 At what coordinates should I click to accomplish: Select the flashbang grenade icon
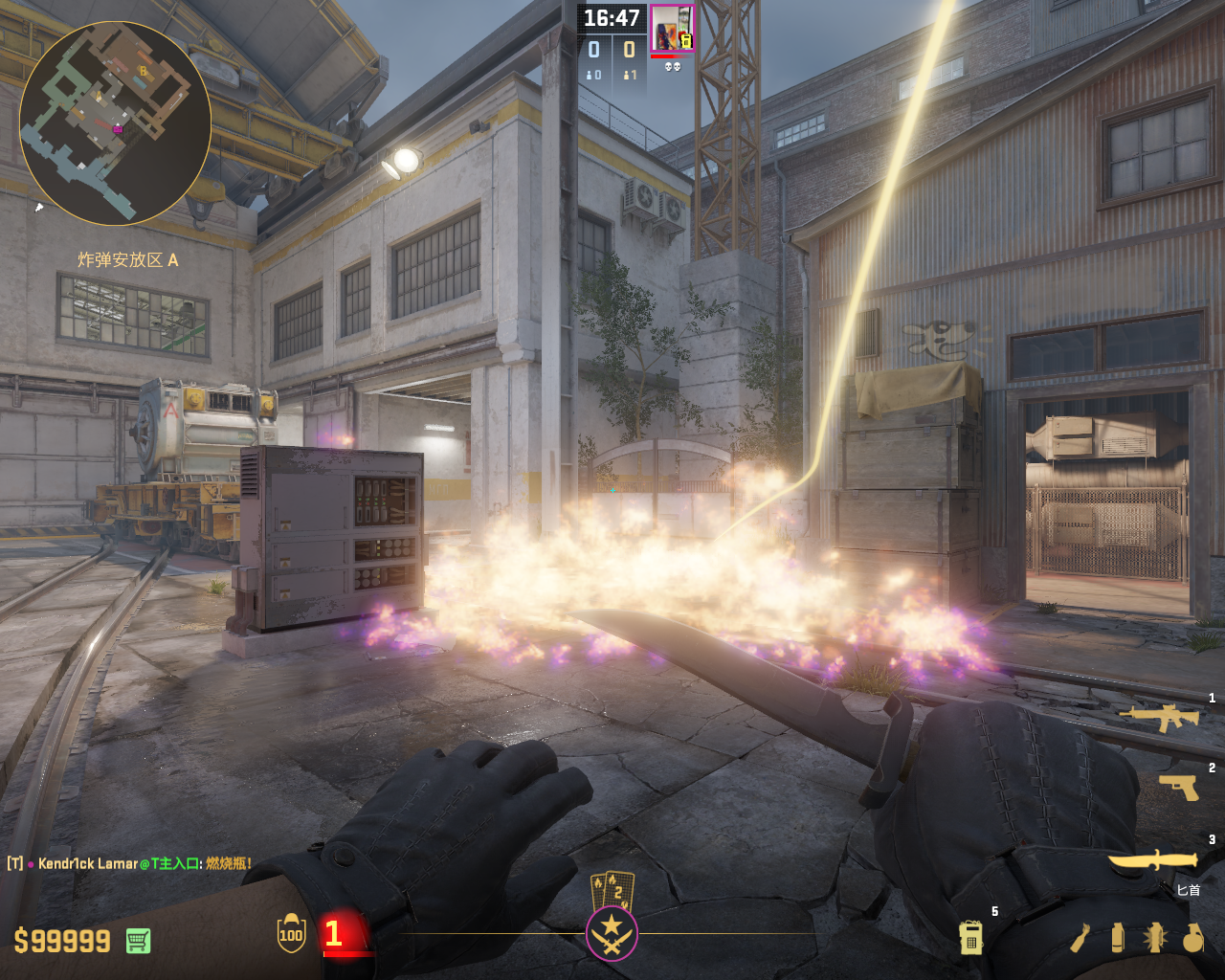click(1154, 938)
